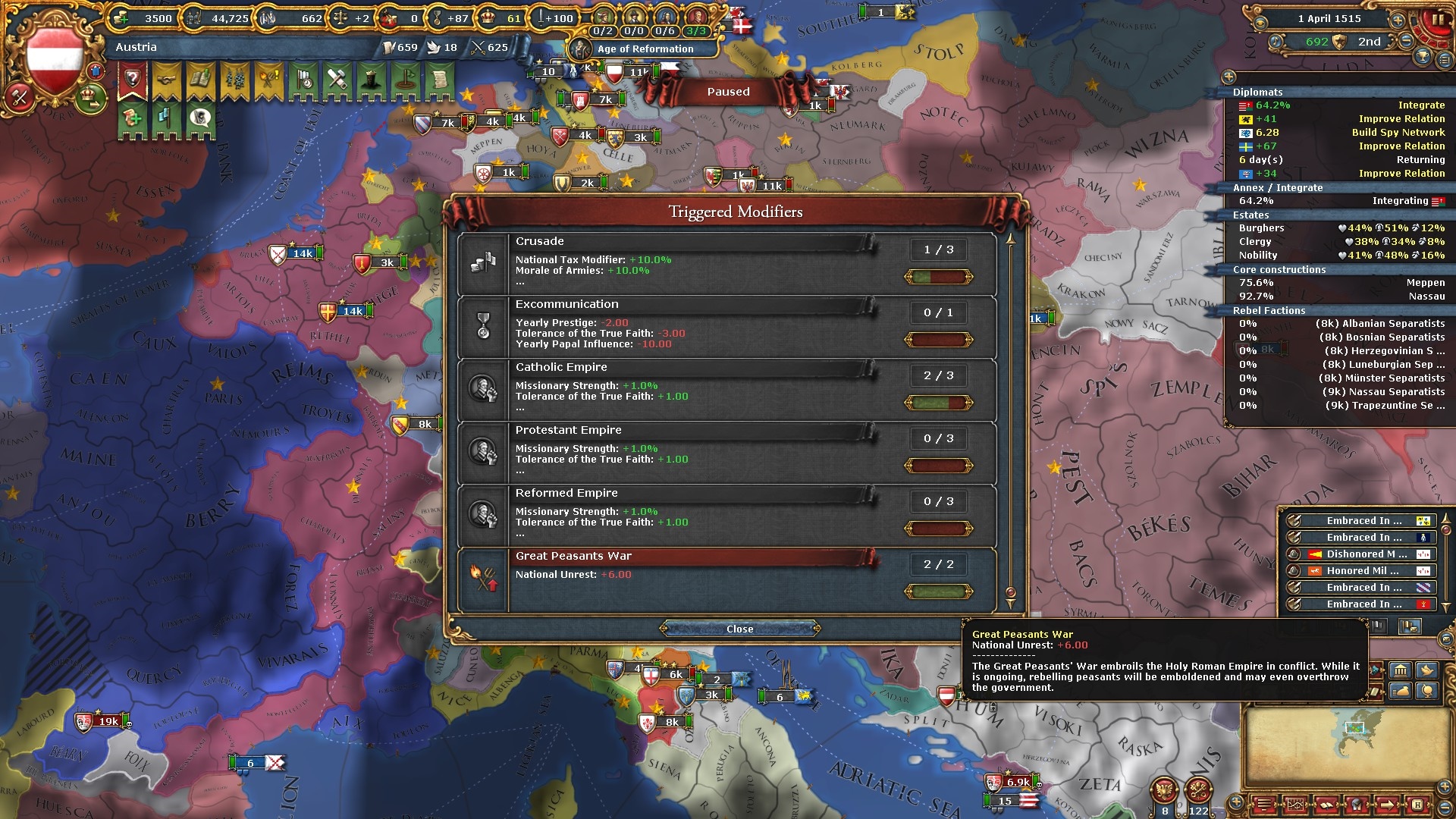Go to the Meppen core construction
Viewport: 1456px width, 819px height.
click(1338, 282)
